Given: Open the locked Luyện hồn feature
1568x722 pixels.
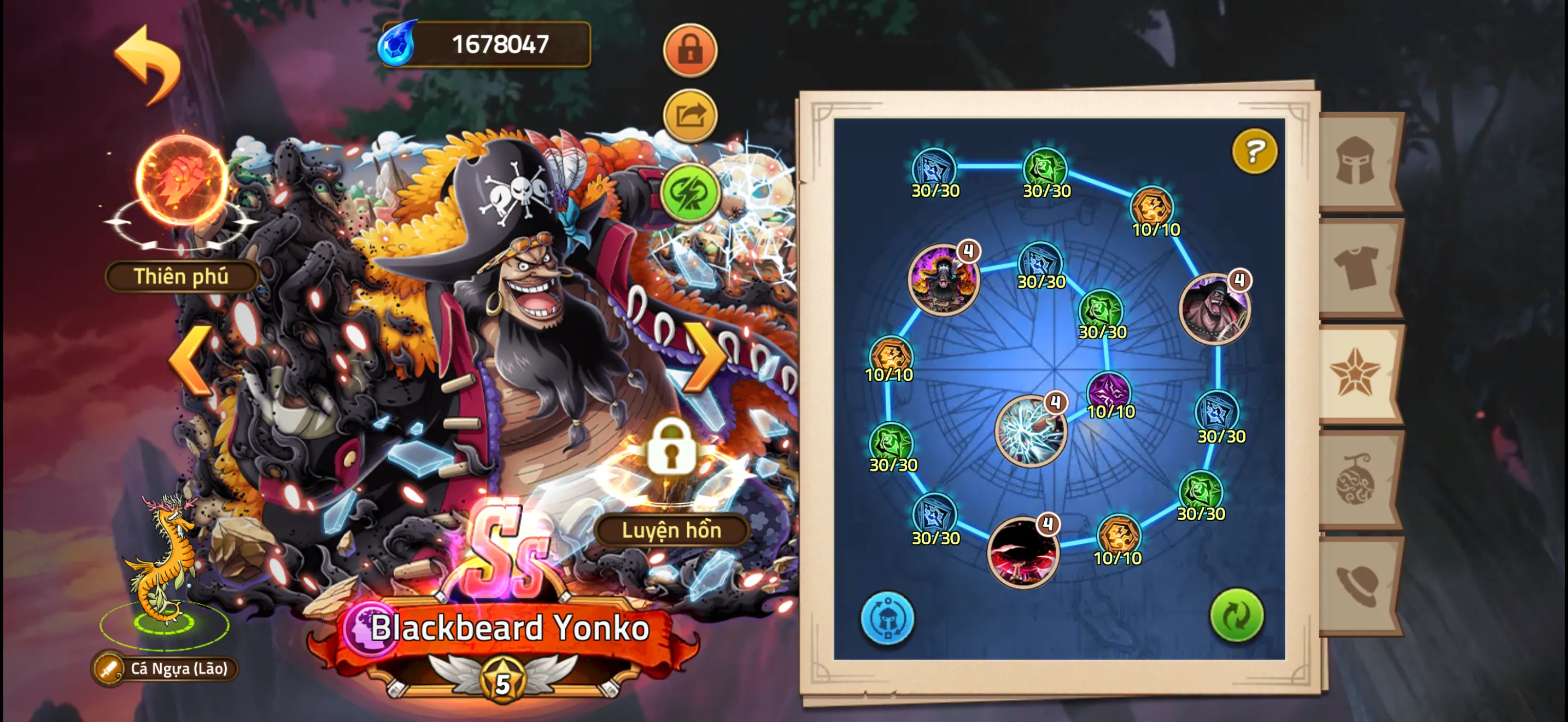Looking at the screenshot, I should point(671,449).
